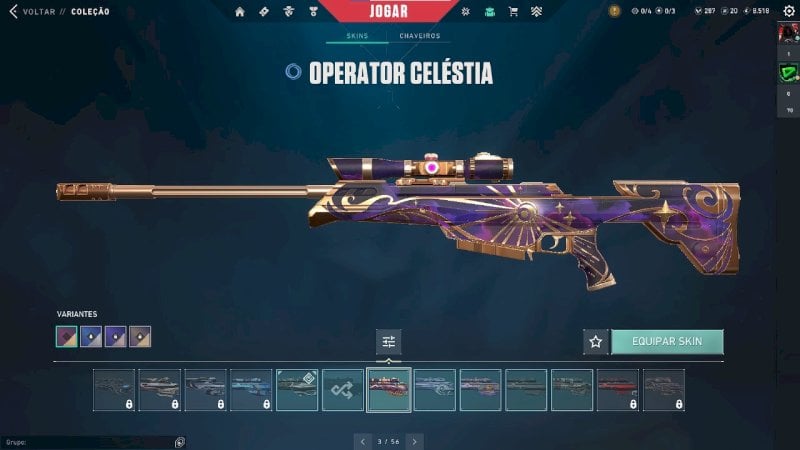Select the random skin shuffle tile
This screenshot has height=450, width=800.
[343, 390]
